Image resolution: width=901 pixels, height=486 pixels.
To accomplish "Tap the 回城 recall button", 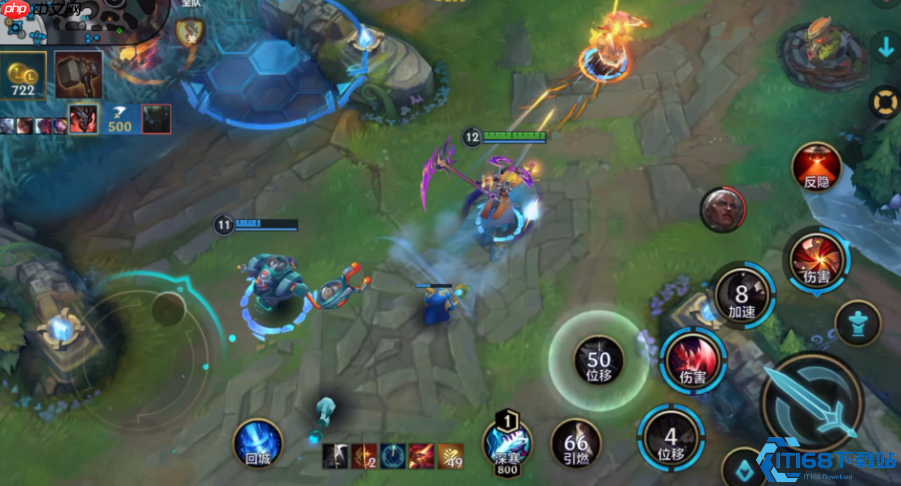I will point(257,442).
